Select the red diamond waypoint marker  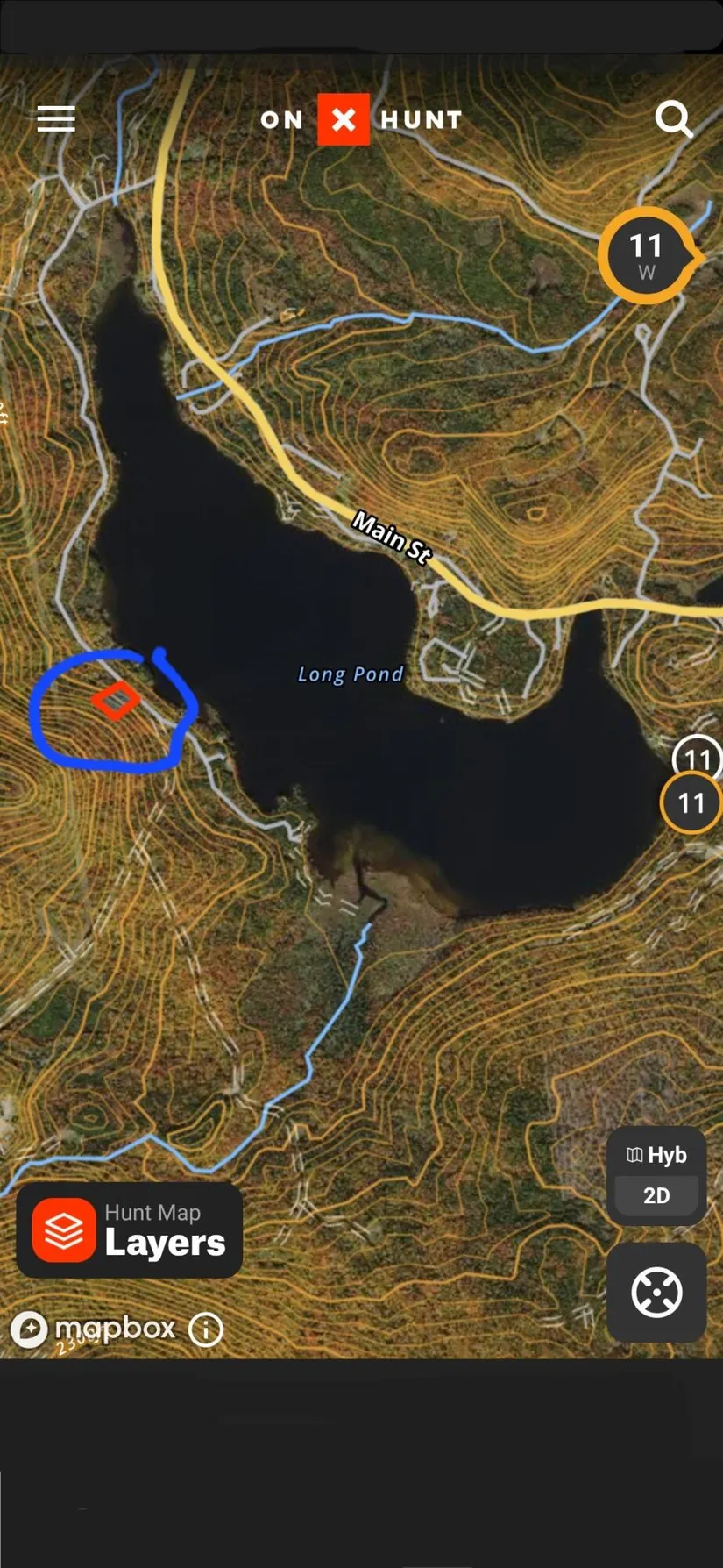click(116, 701)
